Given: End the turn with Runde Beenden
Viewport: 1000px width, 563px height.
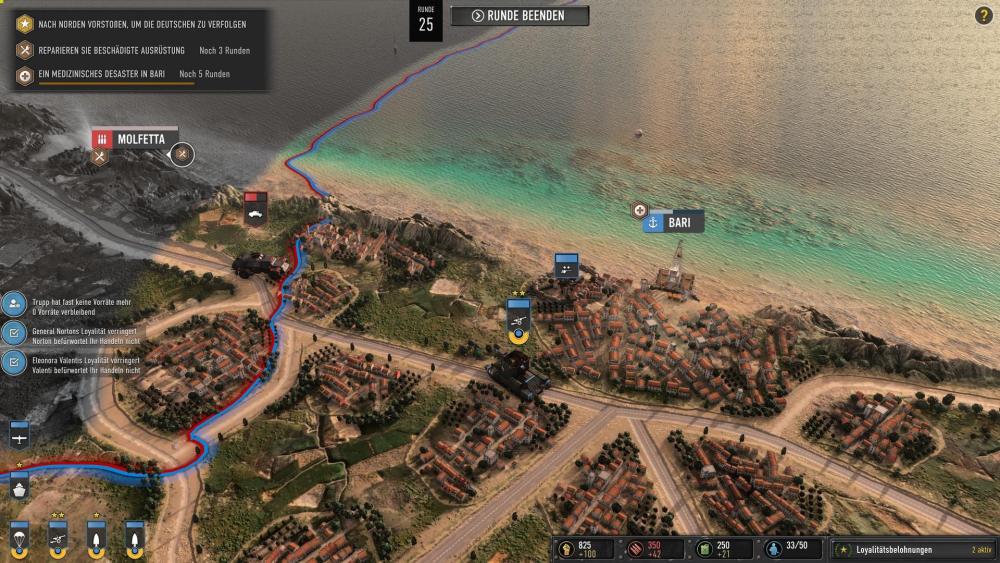Looking at the screenshot, I should (519, 15).
